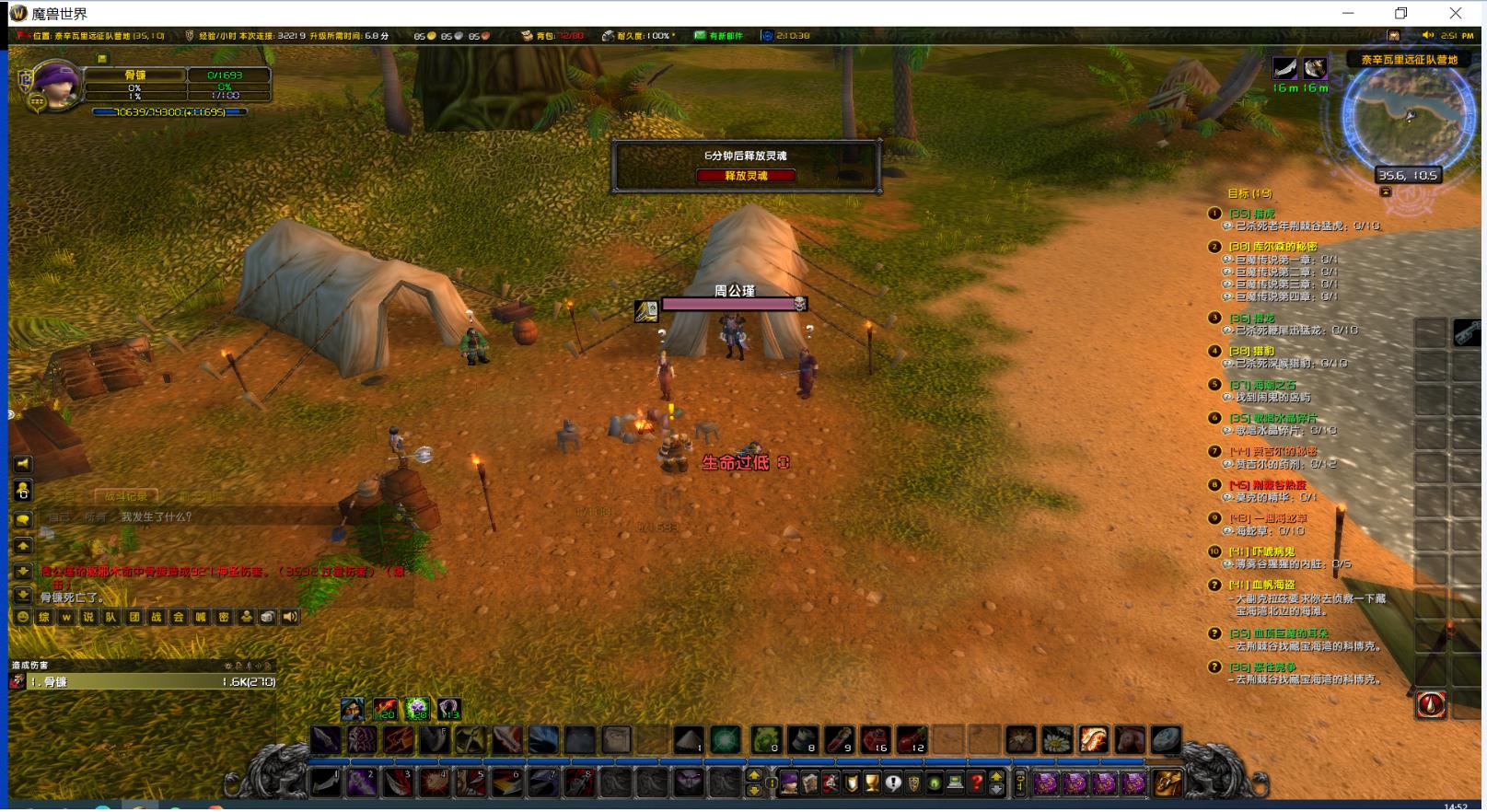The image size is (1487, 812).
Task: Activate the green swirl ability icon
Action: point(726,739)
